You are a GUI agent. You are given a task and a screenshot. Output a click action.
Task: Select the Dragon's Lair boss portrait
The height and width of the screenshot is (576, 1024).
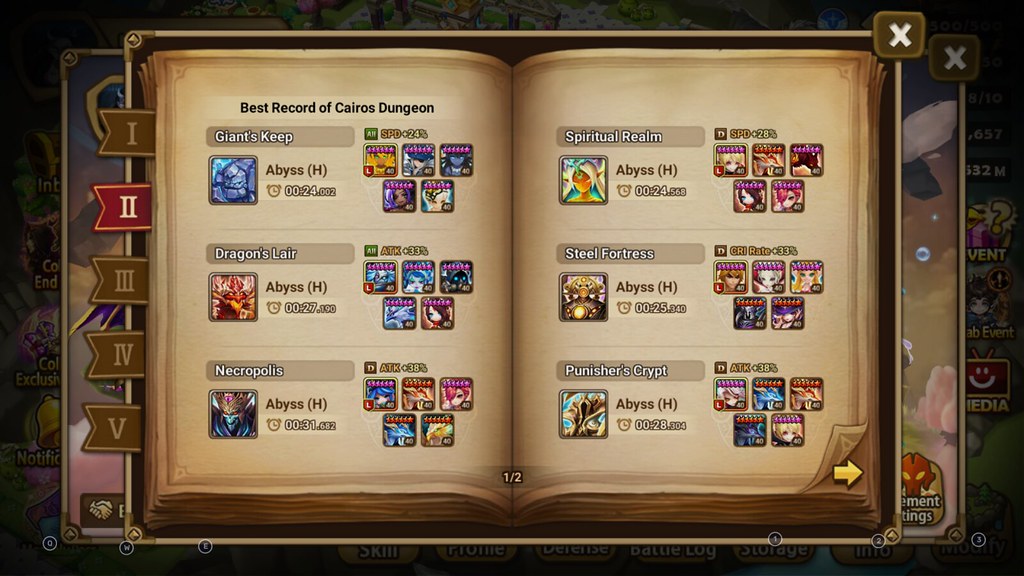(x=233, y=297)
